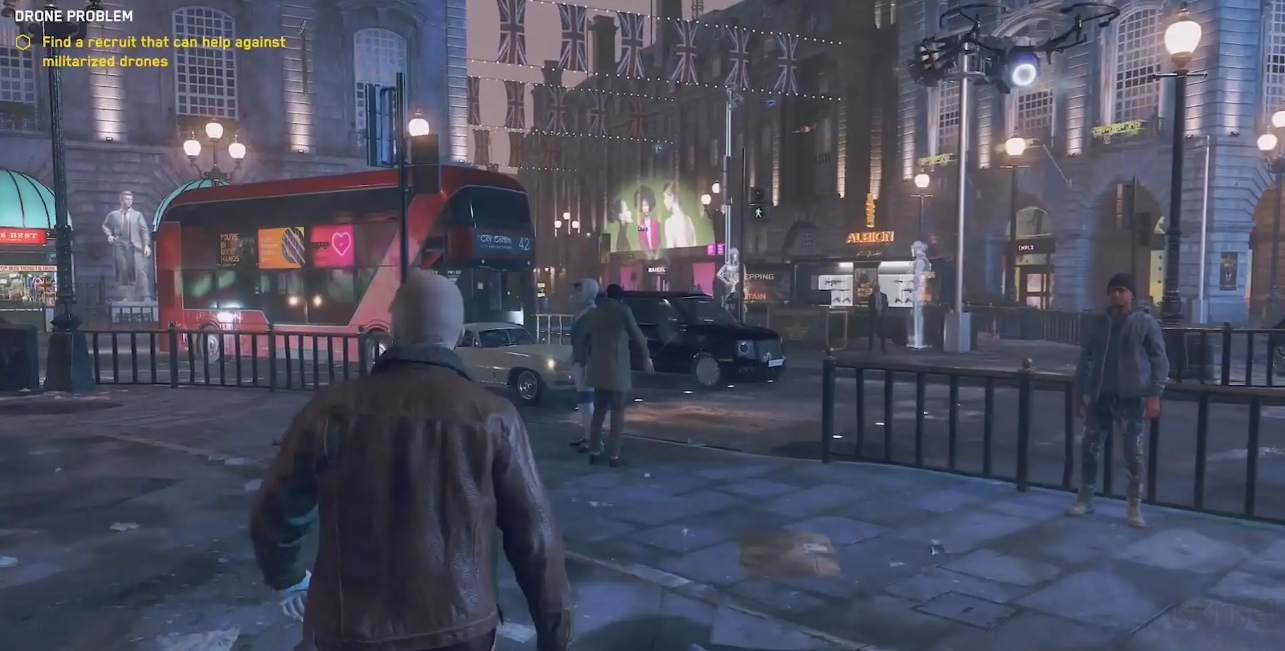The height and width of the screenshot is (651, 1285).
Task: Open the 'Find a recruit' objective text
Action: (163, 51)
